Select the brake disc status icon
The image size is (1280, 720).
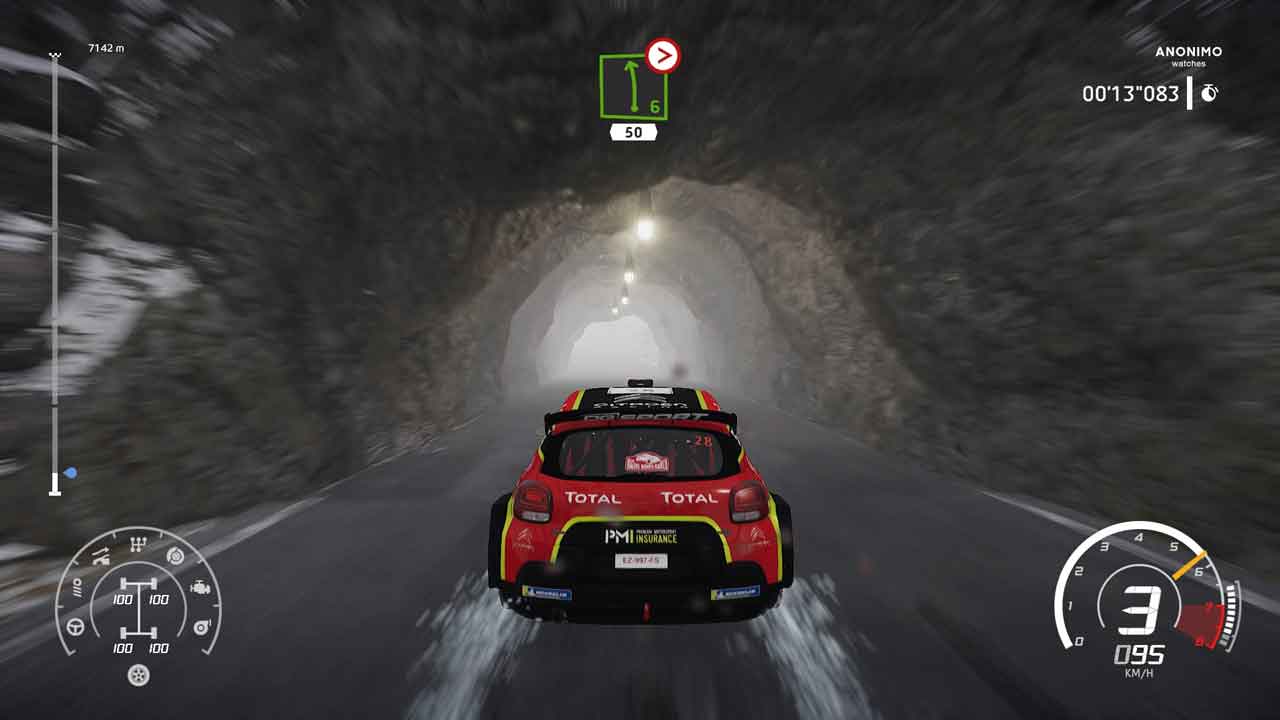tap(175, 556)
